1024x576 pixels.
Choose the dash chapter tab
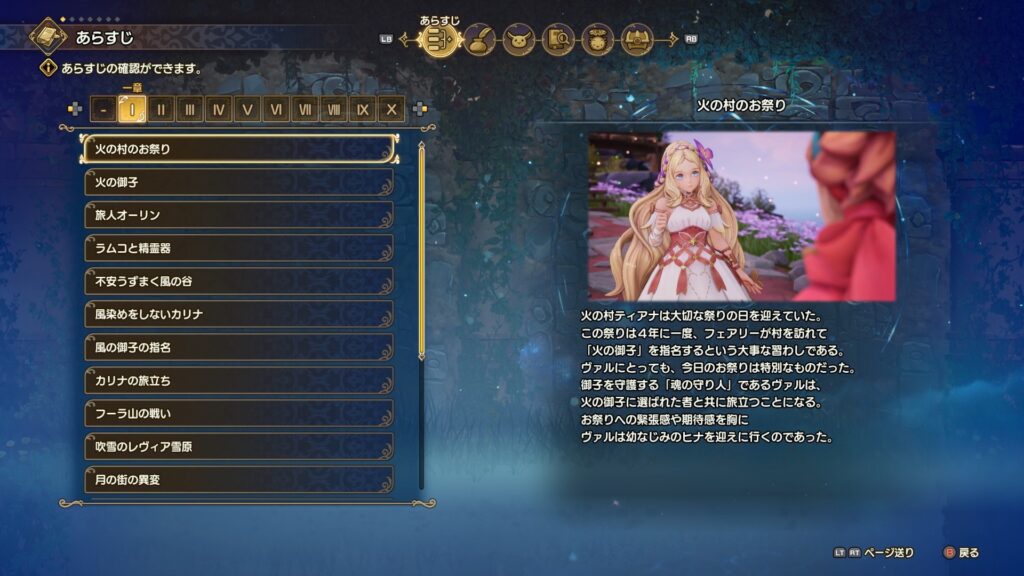tap(103, 109)
